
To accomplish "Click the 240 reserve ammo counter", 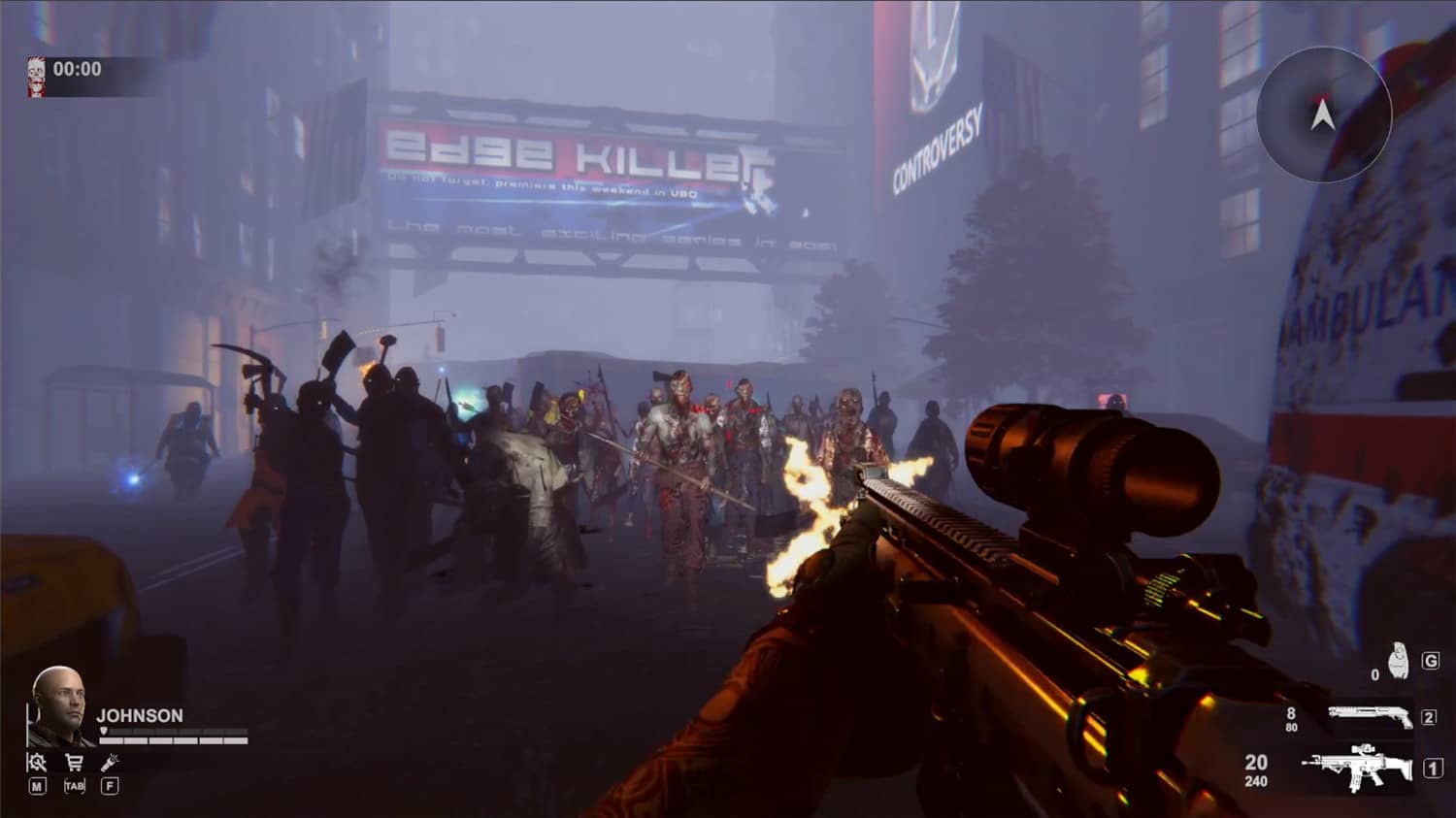I will (x=1255, y=779).
